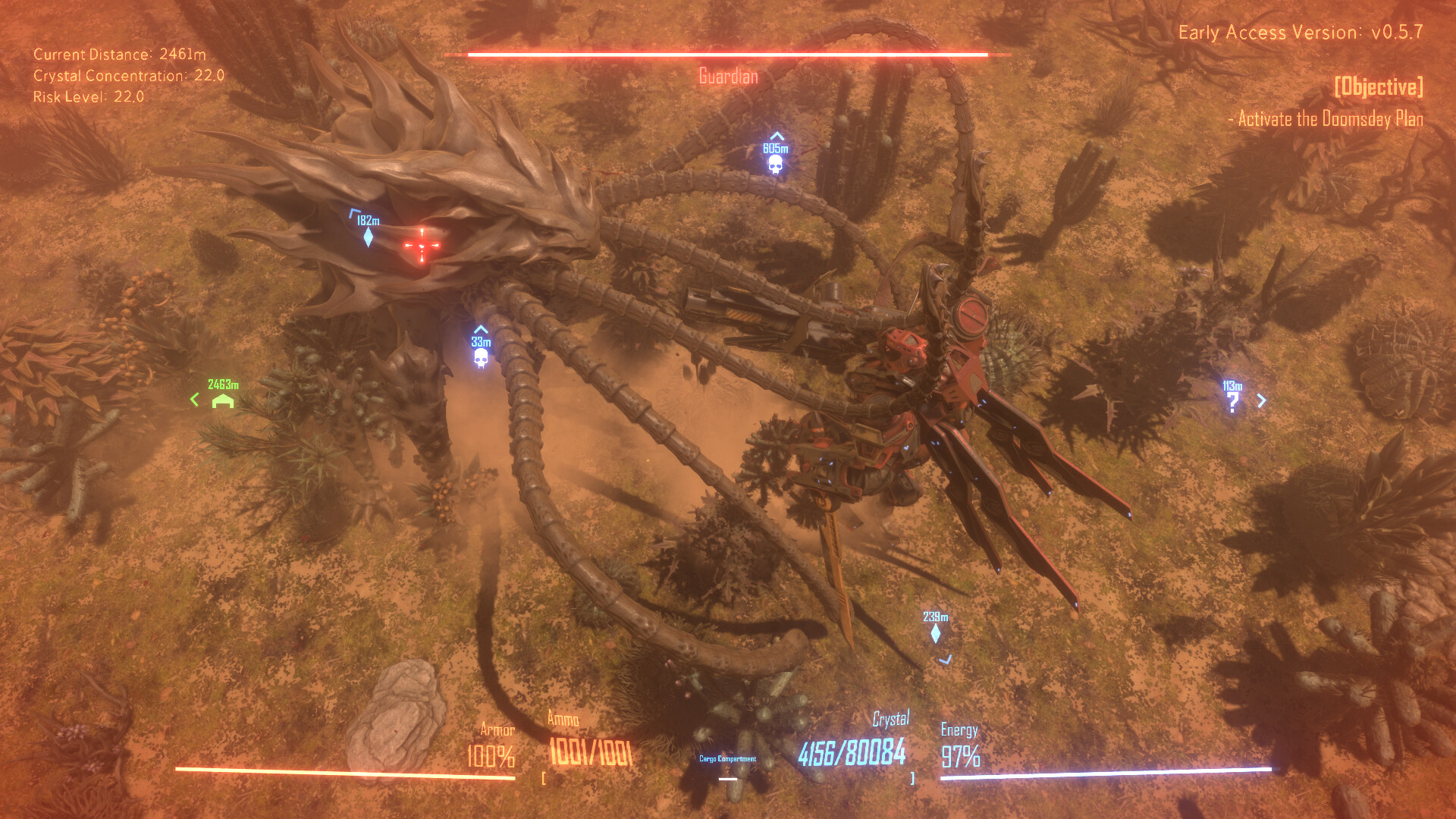This screenshot has height=819, width=1456.
Task: Select the Guardian boss name label
Action: [x=727, y=76]
